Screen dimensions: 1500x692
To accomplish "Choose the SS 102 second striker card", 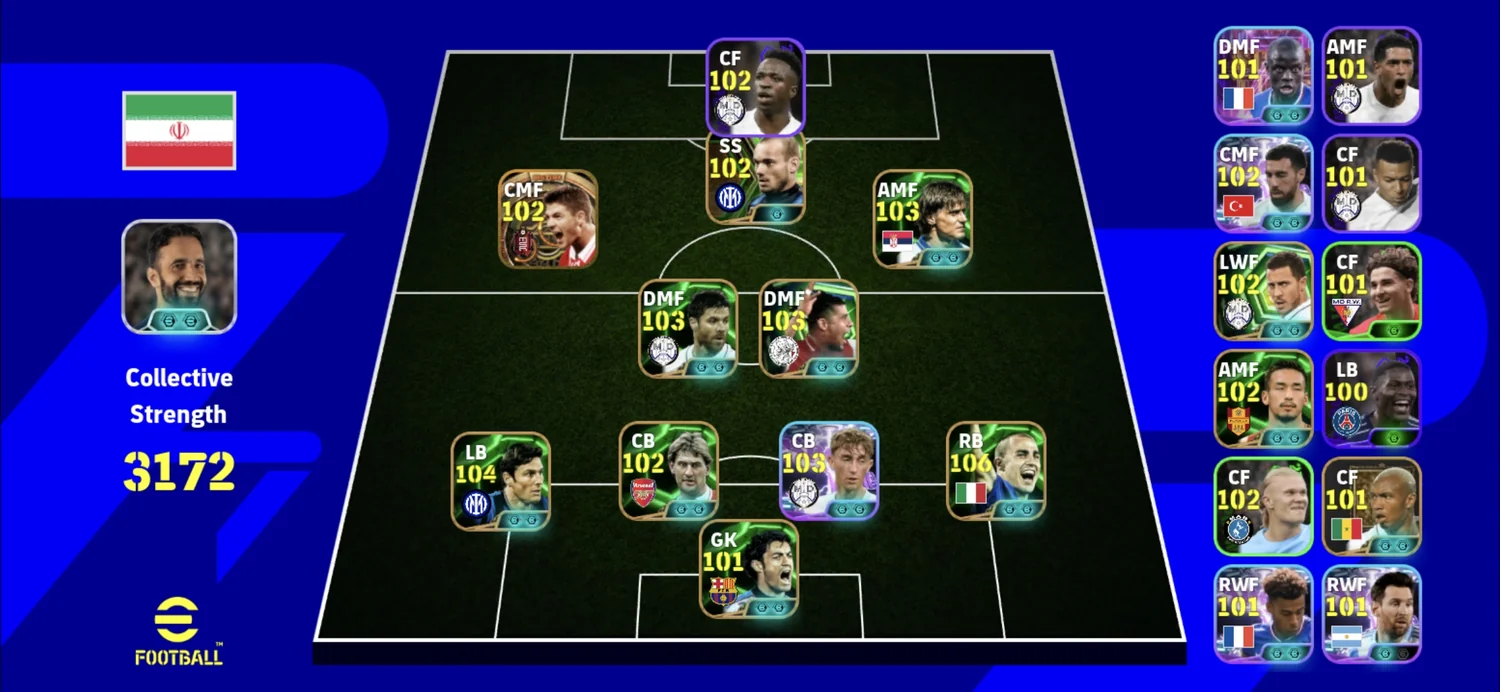I will pos(755,178).
